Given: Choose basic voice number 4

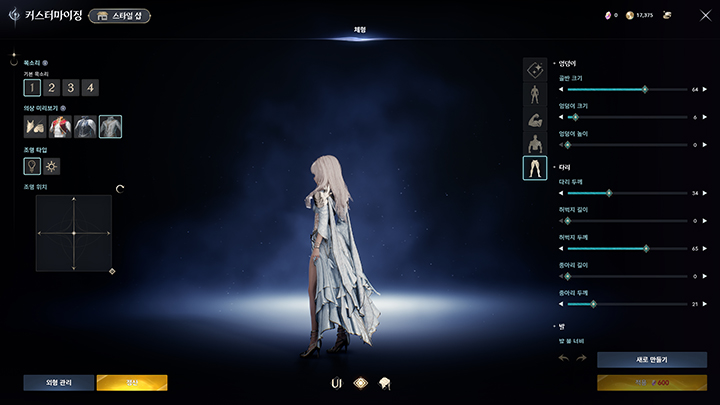Looking at the screenshot, I should click(x=90, y=88).
